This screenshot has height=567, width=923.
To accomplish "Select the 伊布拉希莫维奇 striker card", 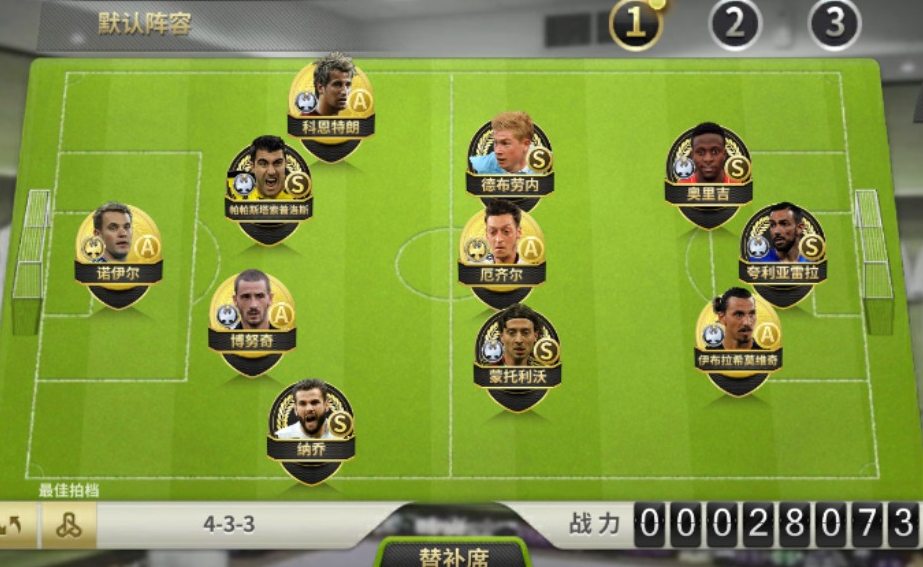I will pyautogui.click(x=738, y=337).
